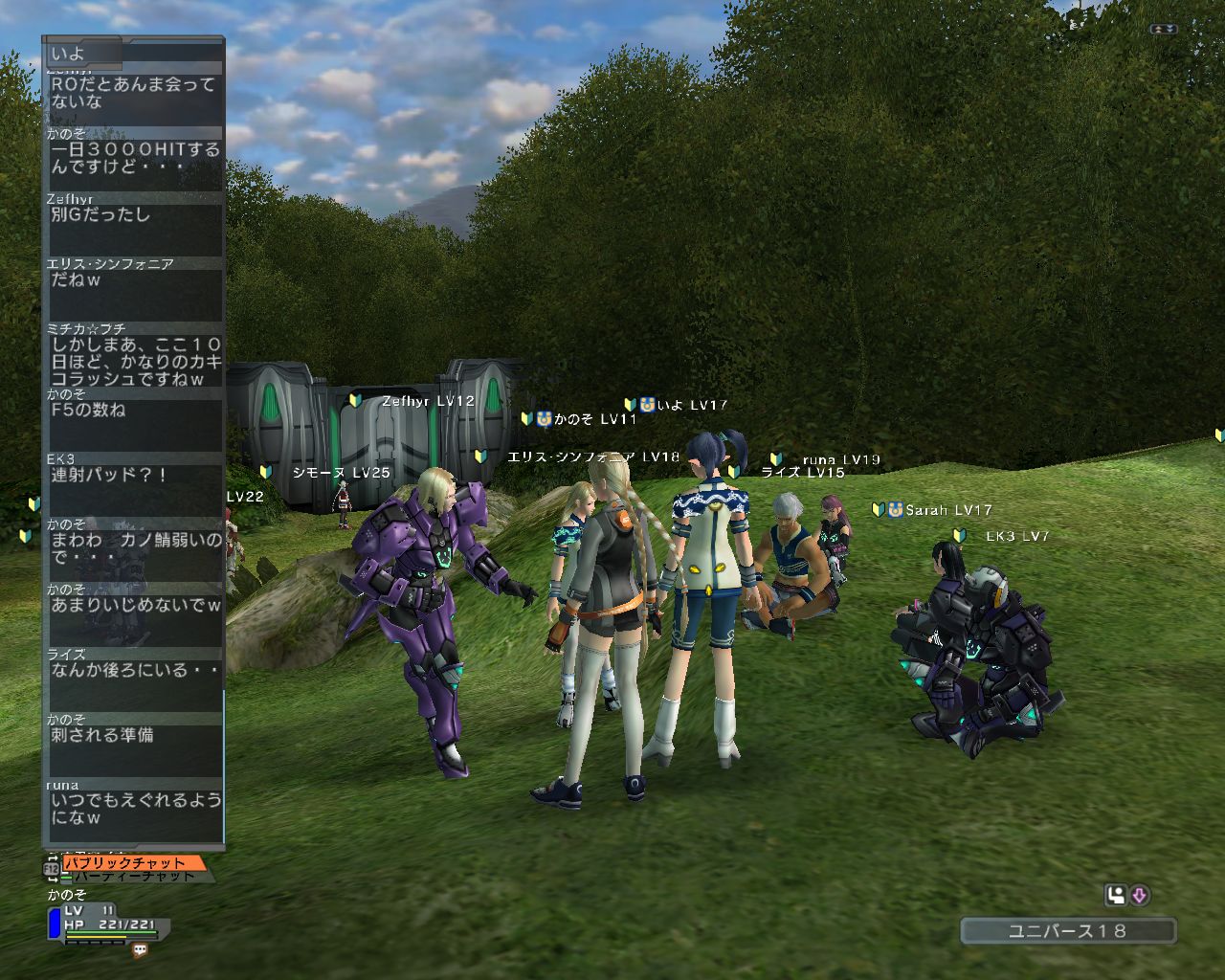Click the white seated-figure icon
1225x980 pixels.
tap(1116, 896)
